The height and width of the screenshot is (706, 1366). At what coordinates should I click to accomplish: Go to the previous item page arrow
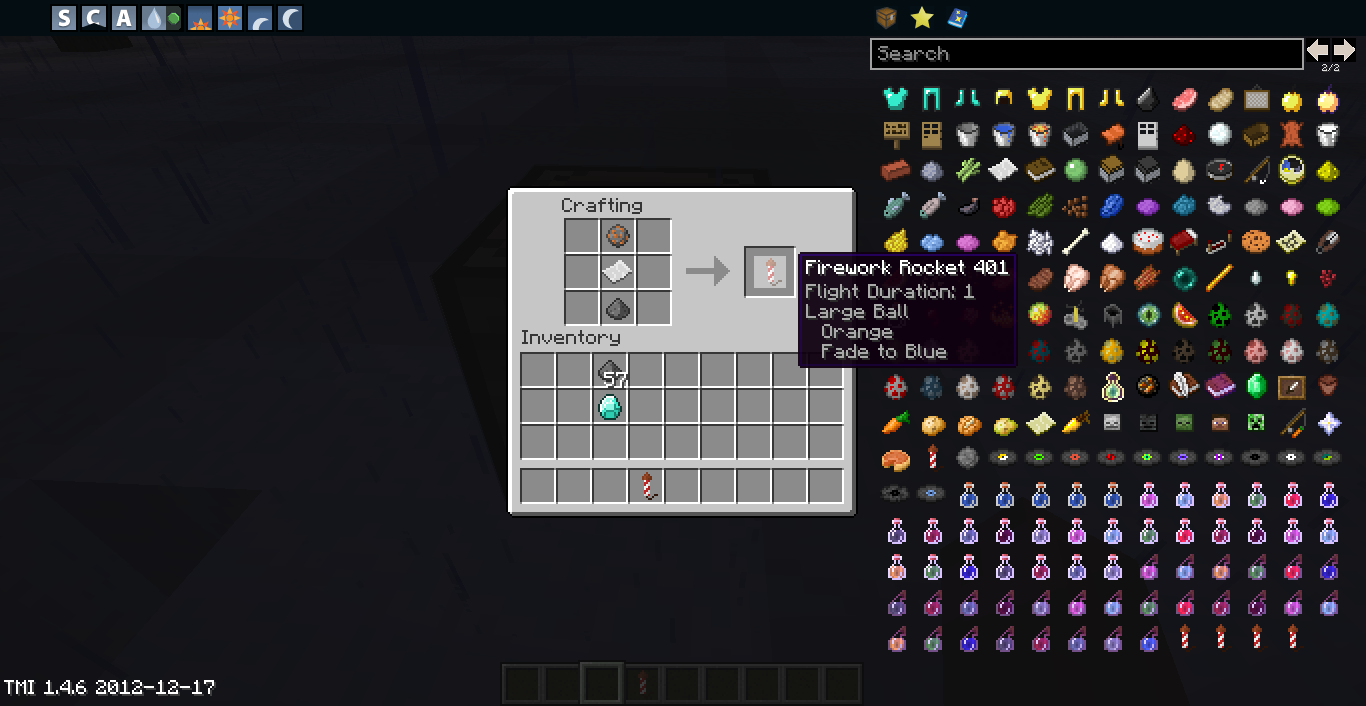tap(1318, 50)
